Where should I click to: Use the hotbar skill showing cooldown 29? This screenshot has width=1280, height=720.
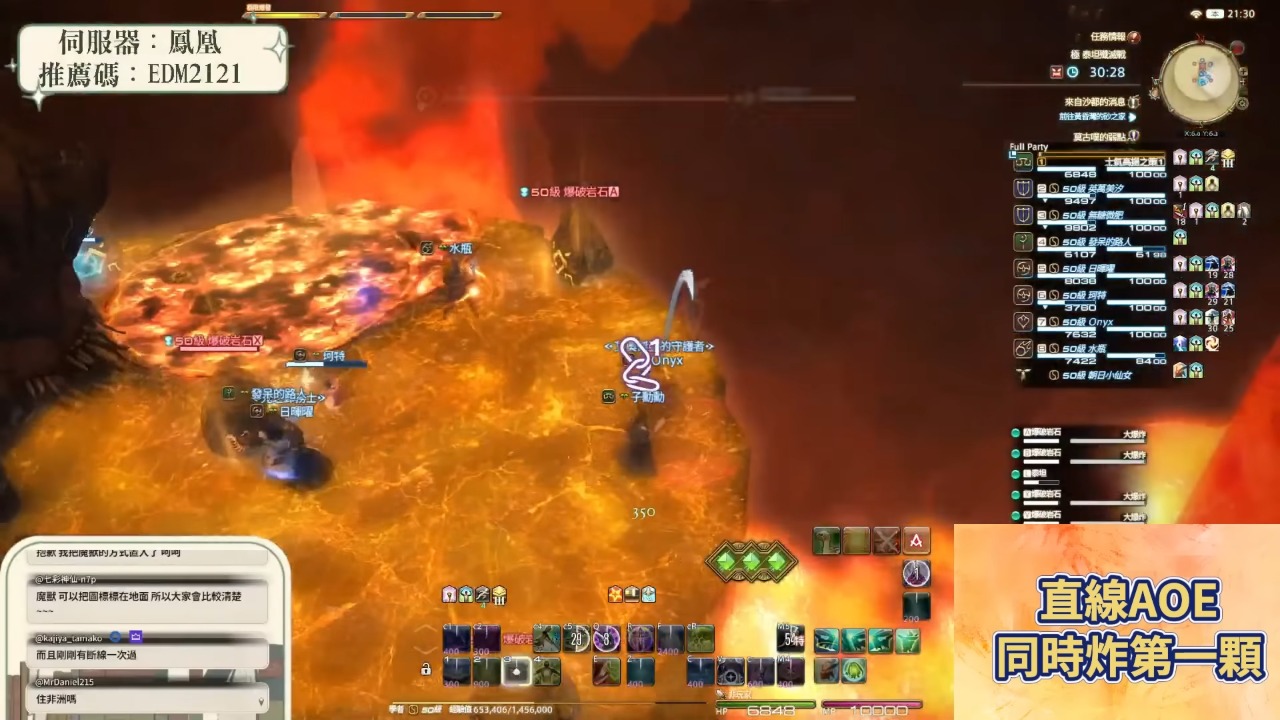576,639
